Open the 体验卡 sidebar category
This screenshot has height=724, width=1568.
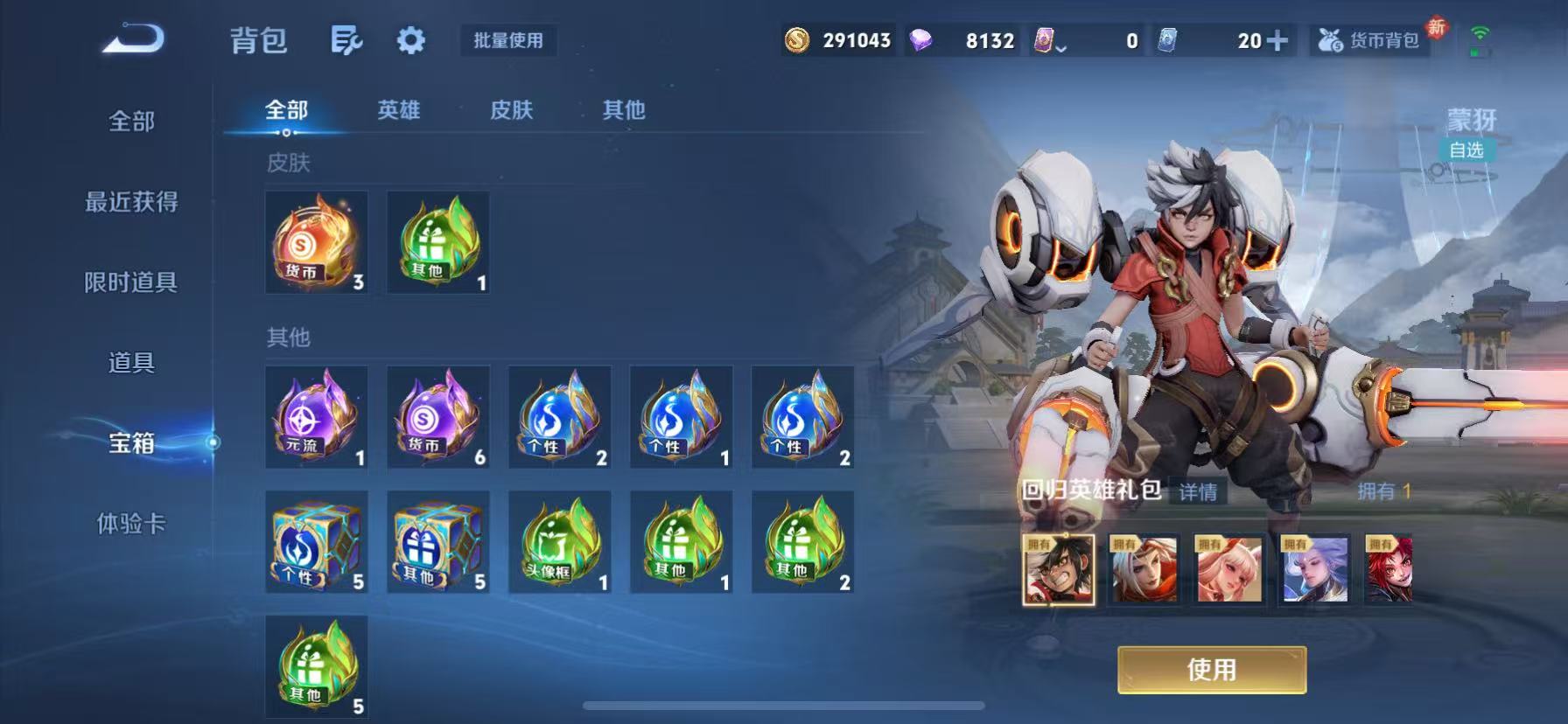131,526
